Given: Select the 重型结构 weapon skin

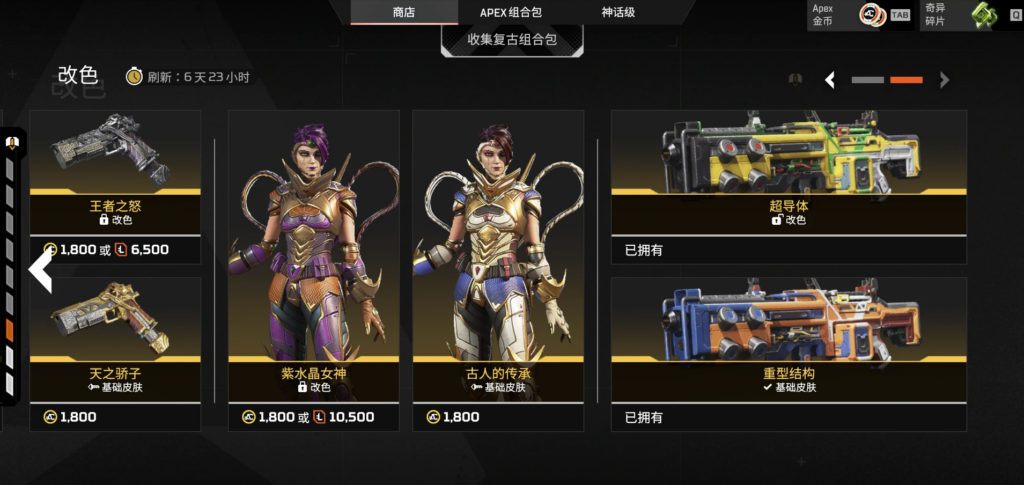Looking at the screenshot, I should (x=789, y=350).
